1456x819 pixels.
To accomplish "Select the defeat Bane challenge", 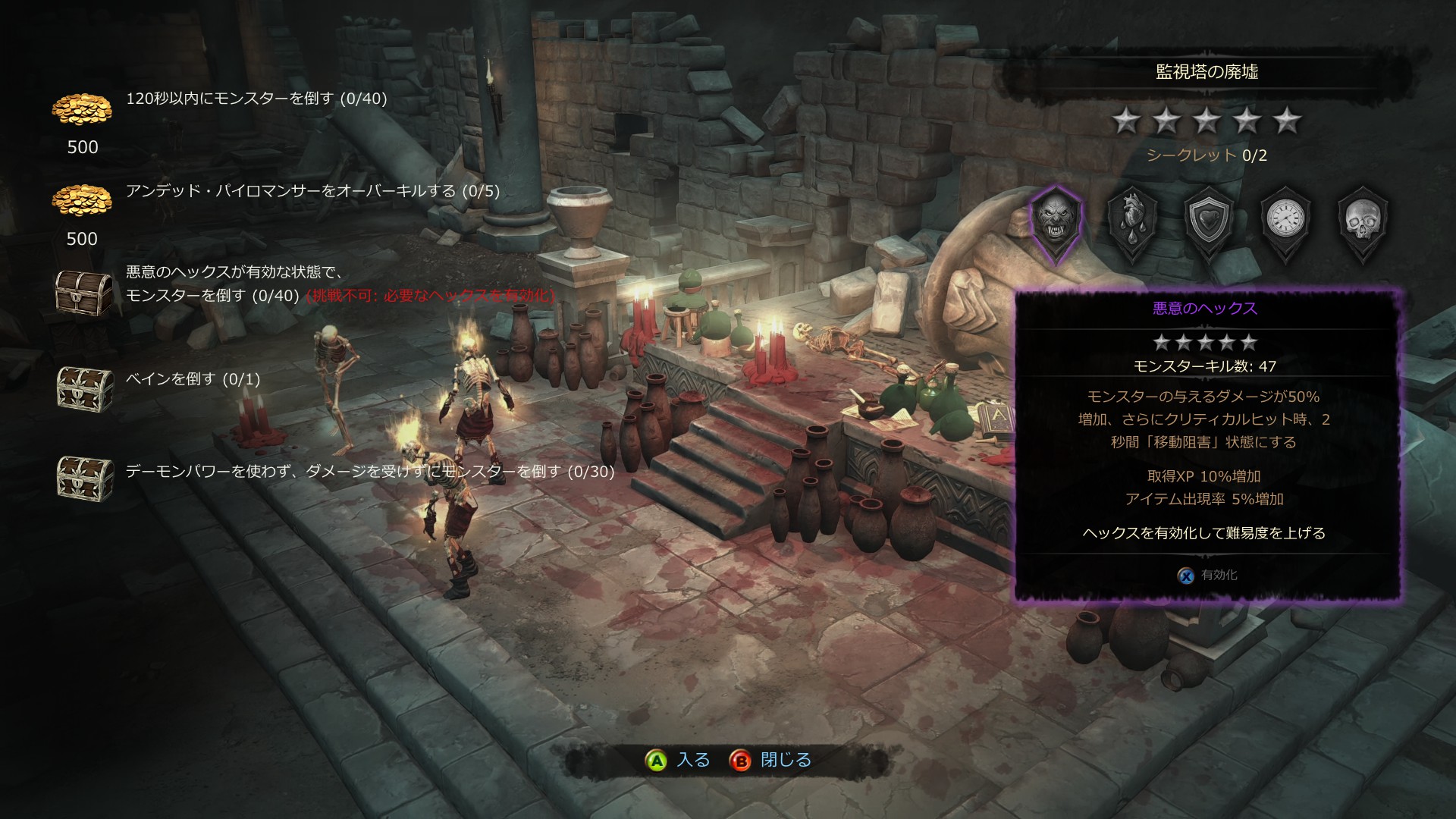I will (193, 379).
